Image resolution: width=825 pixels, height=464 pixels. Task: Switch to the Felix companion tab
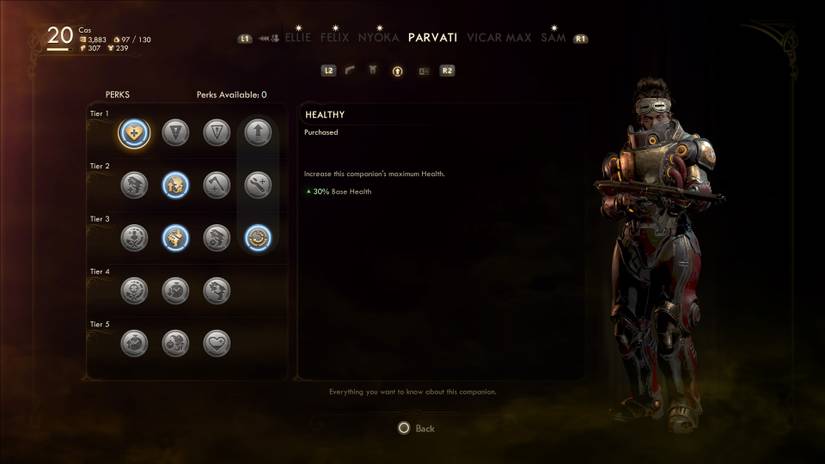335,38
